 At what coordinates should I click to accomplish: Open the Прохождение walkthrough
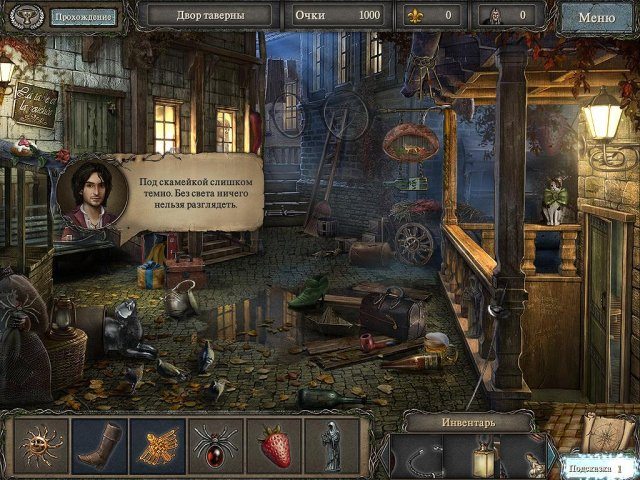tap(83, 17)
